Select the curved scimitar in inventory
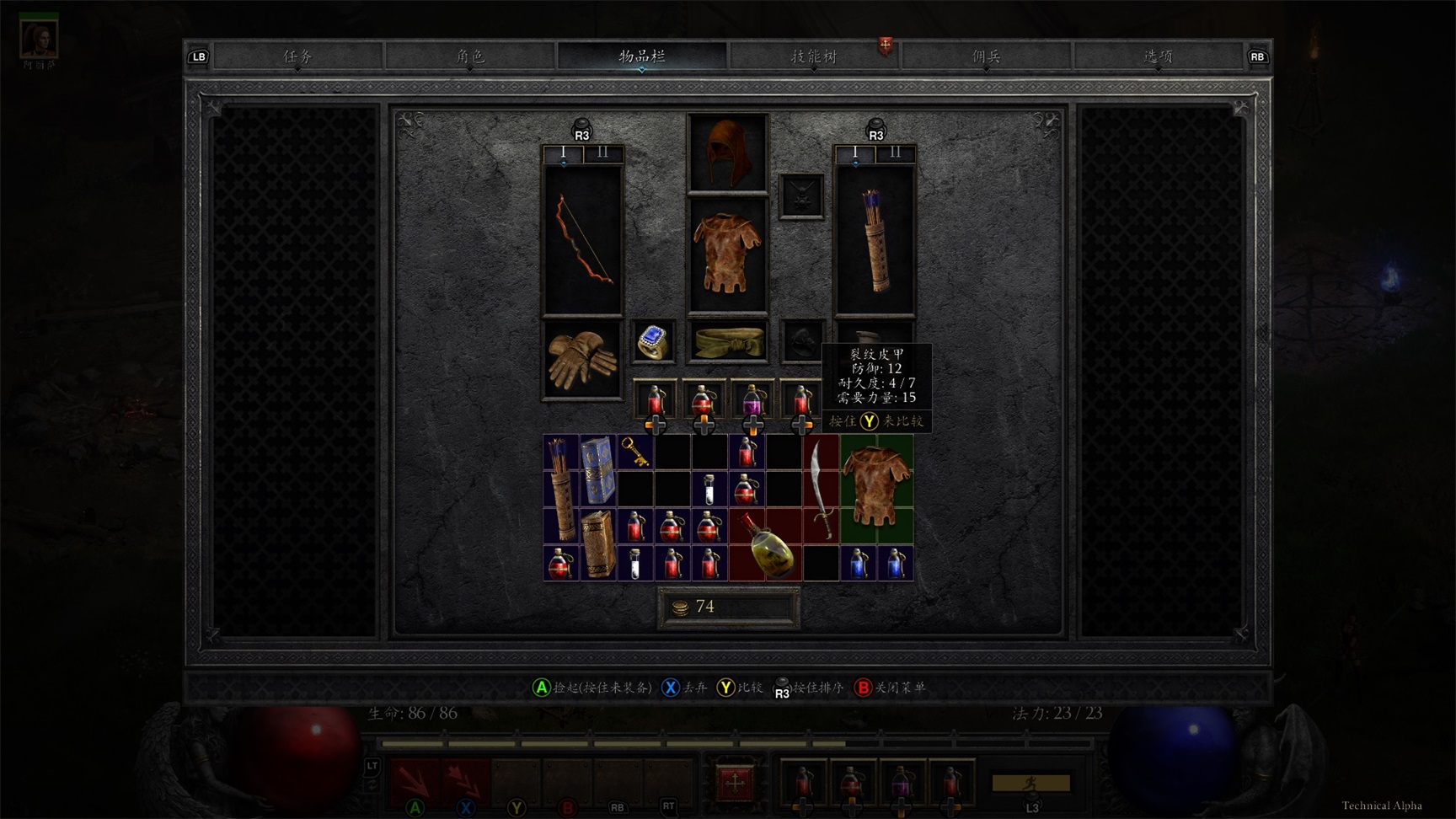1456x819 pixels. [x=820, y=489]
